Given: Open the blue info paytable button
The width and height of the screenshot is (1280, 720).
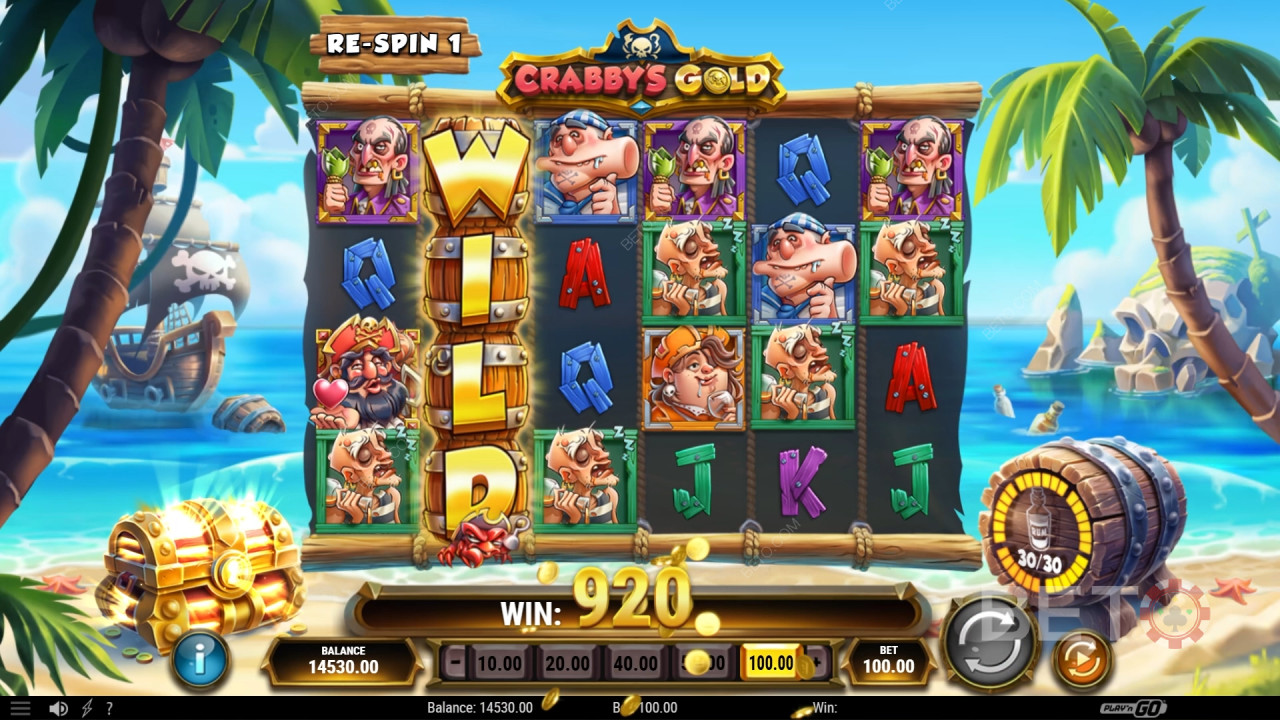Looking at the screenshot, I should (x=199, y=659).
